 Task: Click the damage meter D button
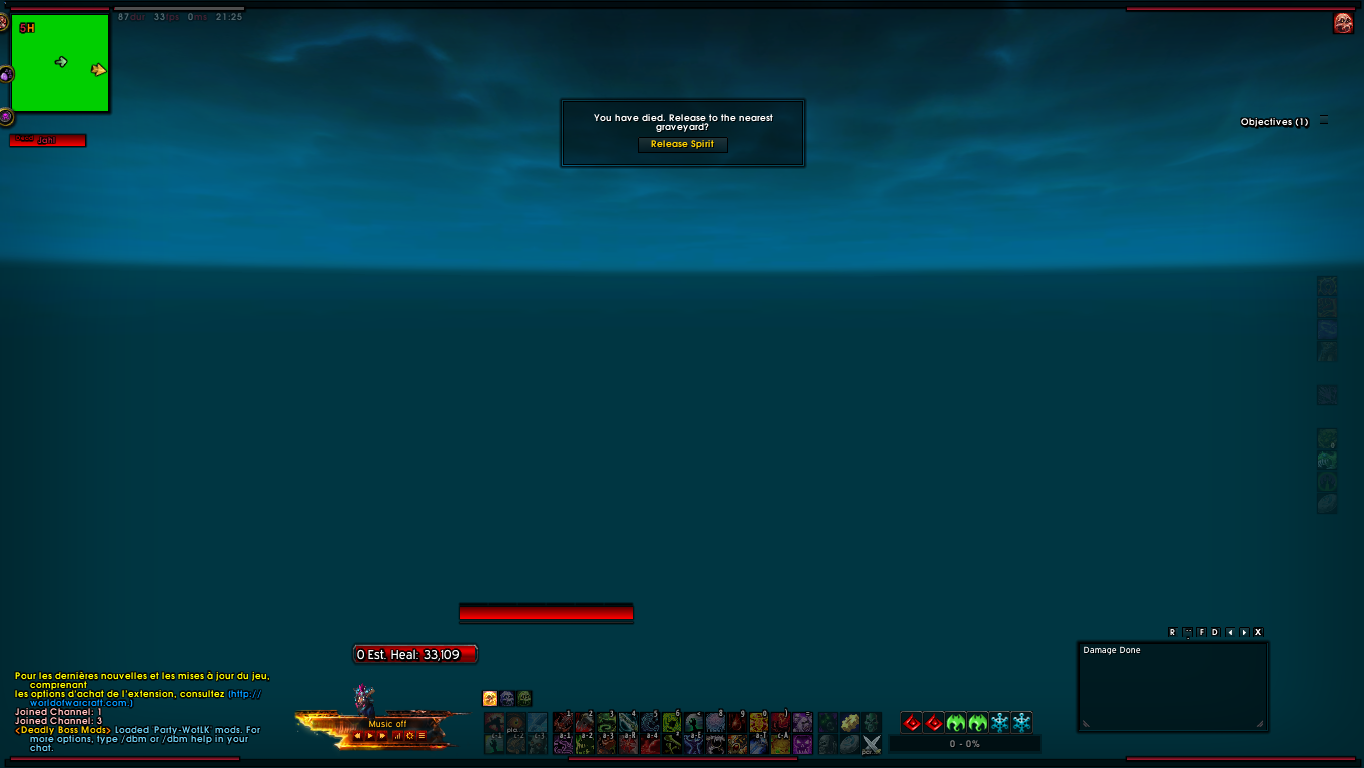[x=1215, y=632]
